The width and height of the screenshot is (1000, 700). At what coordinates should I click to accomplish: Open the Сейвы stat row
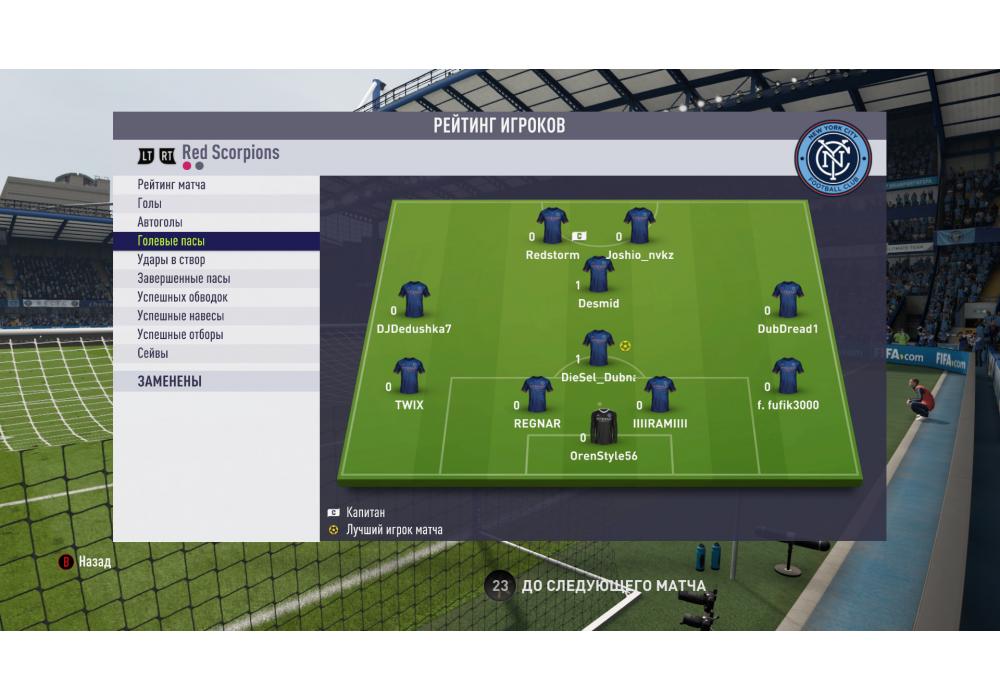pyautogui.click(x=153, y=353)
